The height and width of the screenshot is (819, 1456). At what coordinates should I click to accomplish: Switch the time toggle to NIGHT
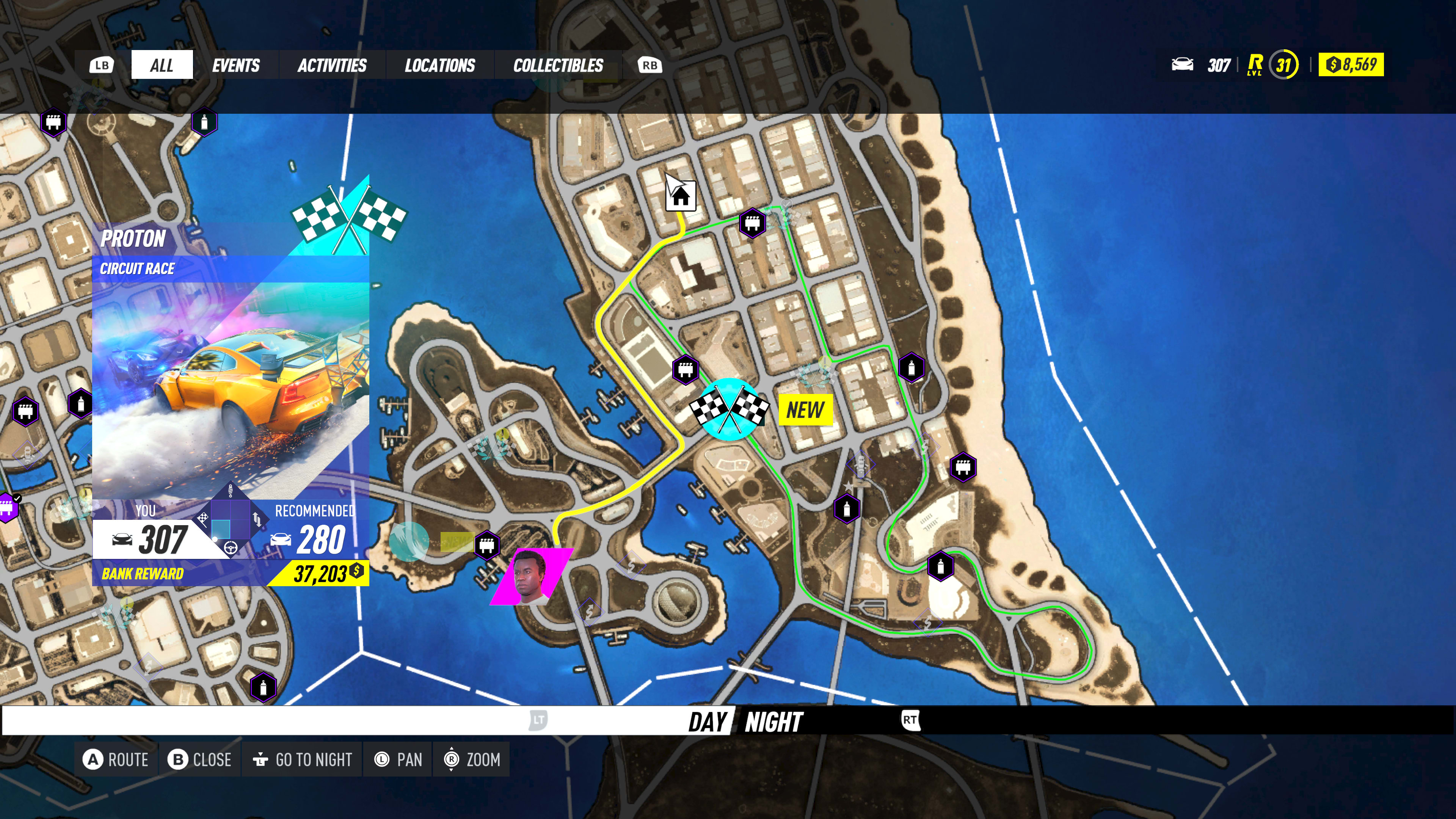click(773, 722)
